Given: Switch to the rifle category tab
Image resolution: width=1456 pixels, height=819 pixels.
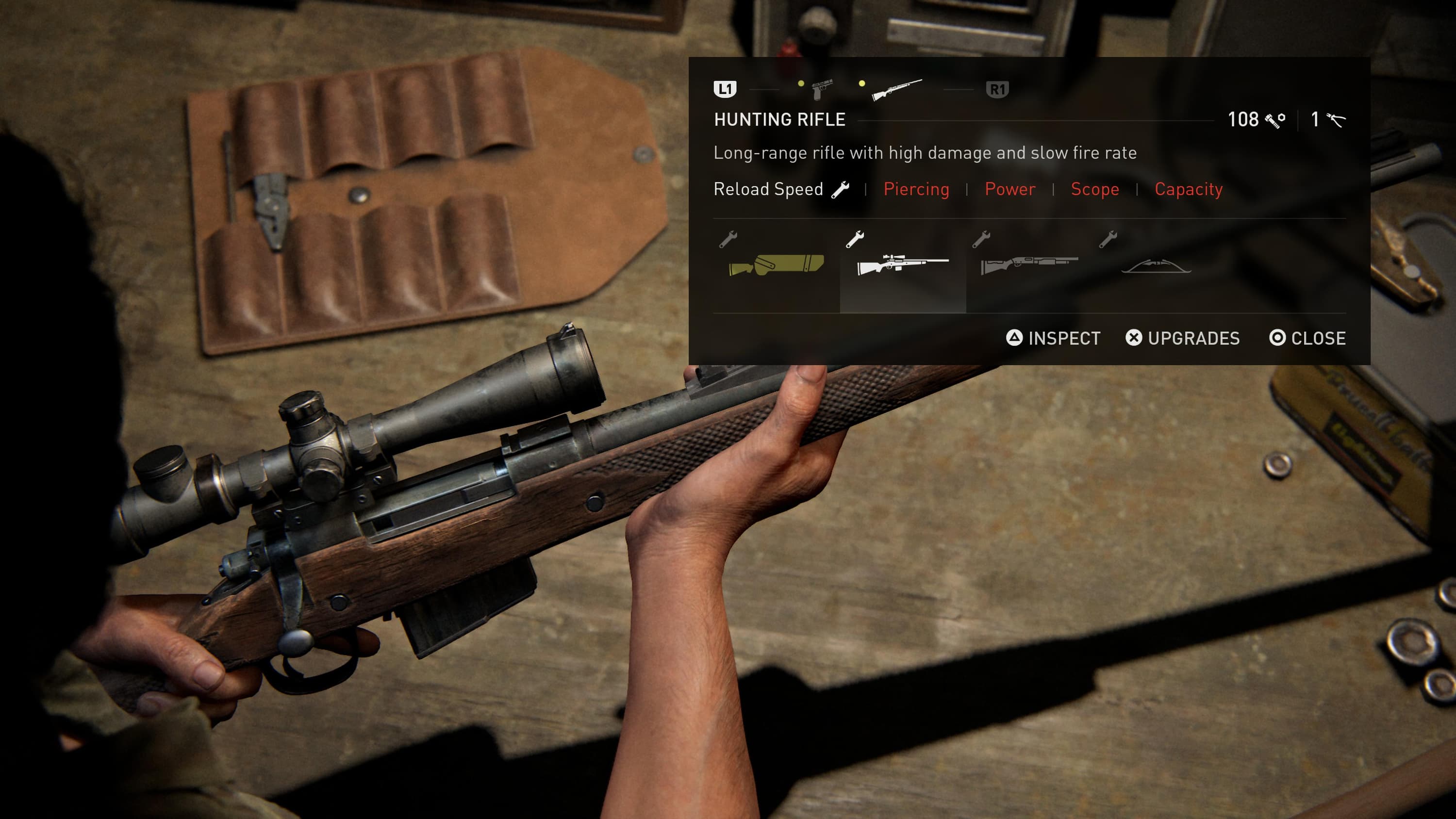Looking at the screenshot, I should pyautogui.click(x=896, y=89).
